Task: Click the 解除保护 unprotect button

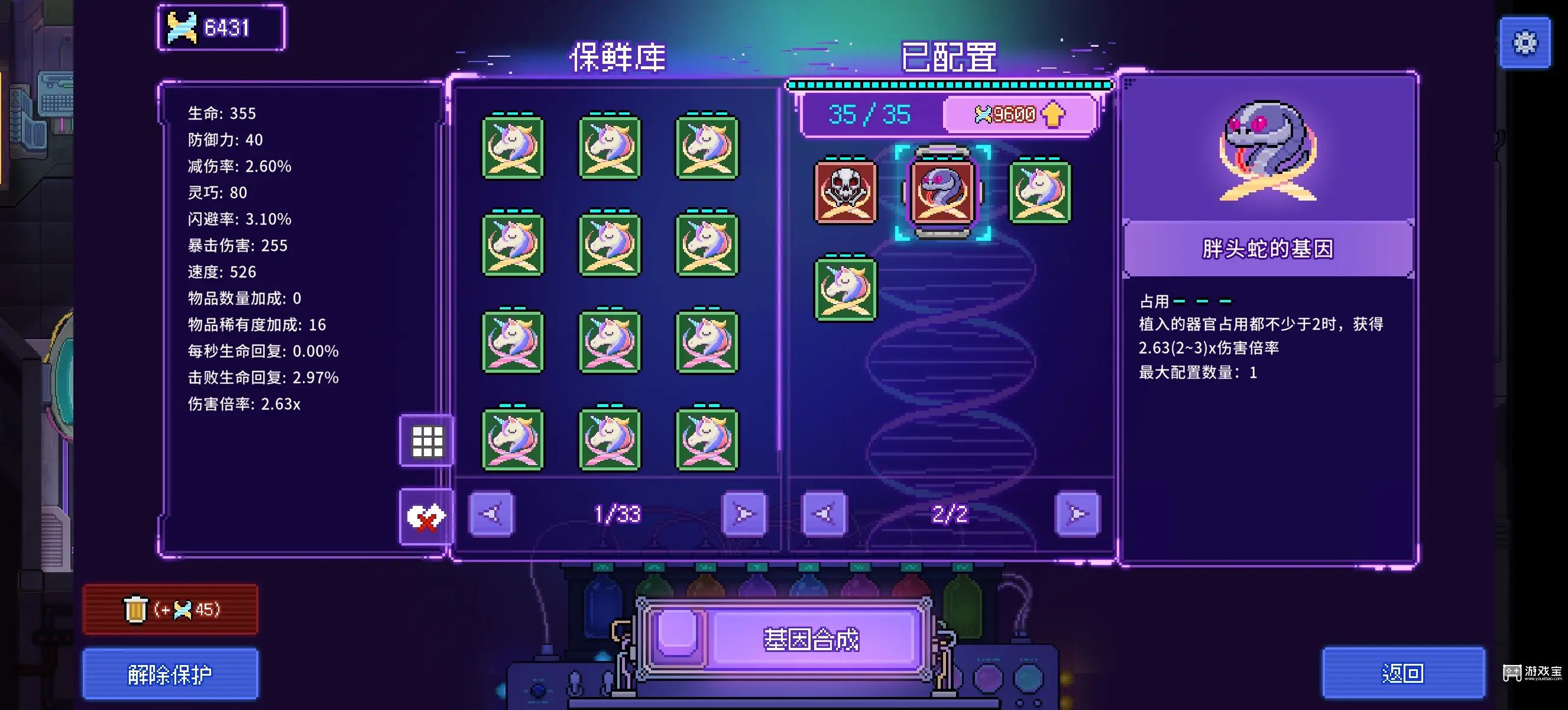Action: (x=170, y=674)
